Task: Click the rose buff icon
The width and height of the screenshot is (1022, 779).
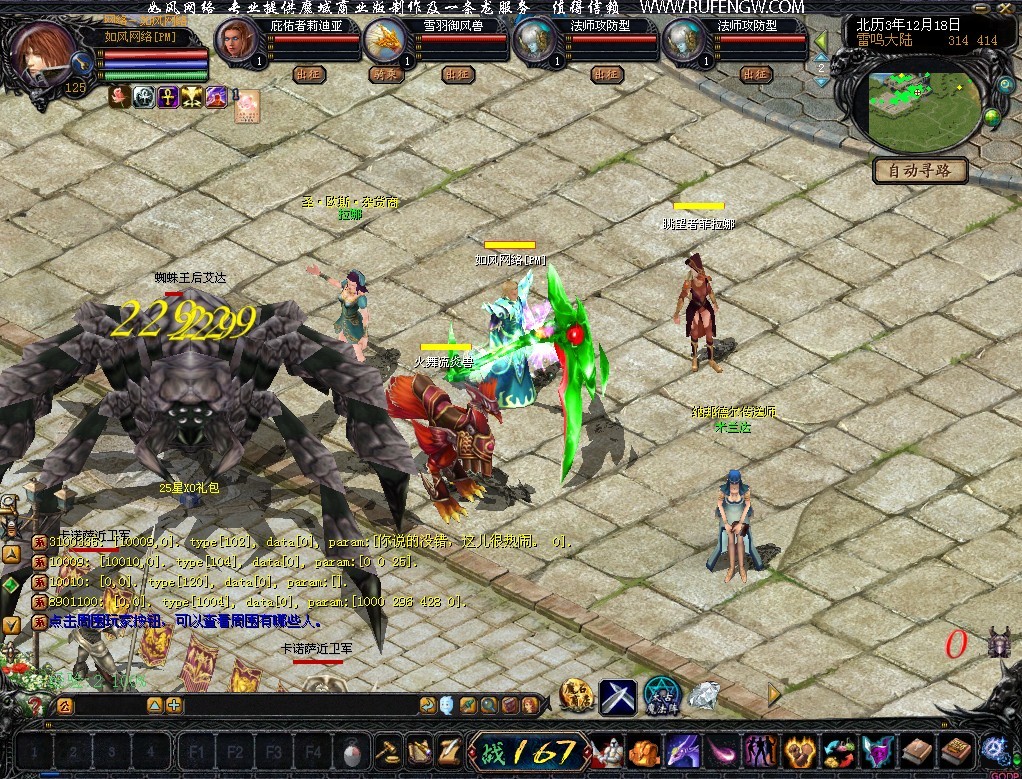Action: pos(120,97)
